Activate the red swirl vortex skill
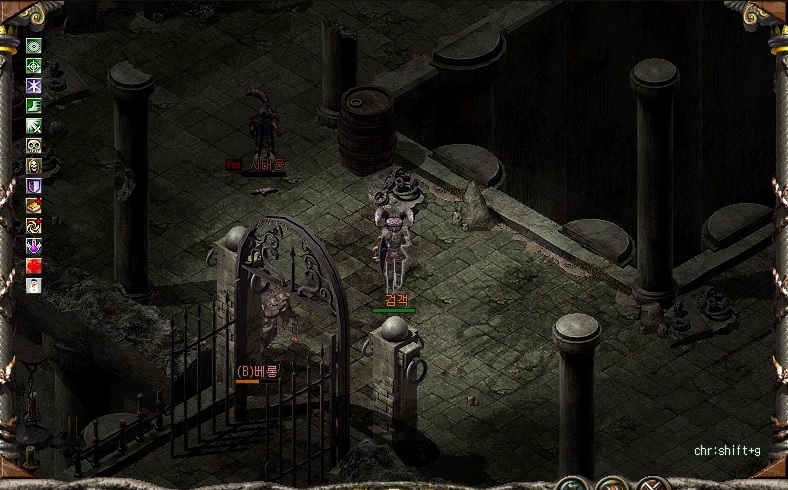Screen dimensions: 788x490 point(34,225)
